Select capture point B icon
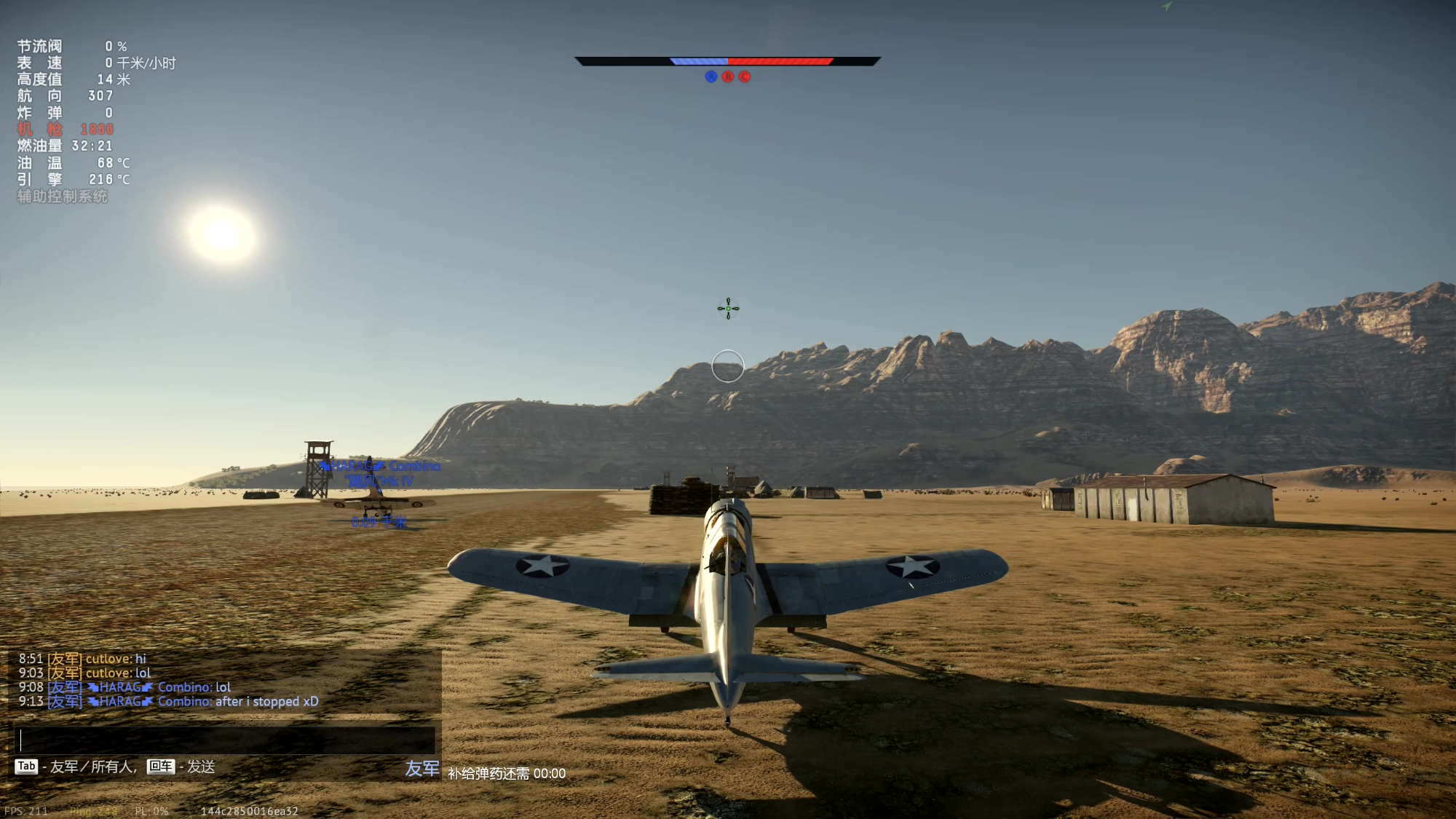The width and height of the screenshot is (1456, 819). coord(728,77)
